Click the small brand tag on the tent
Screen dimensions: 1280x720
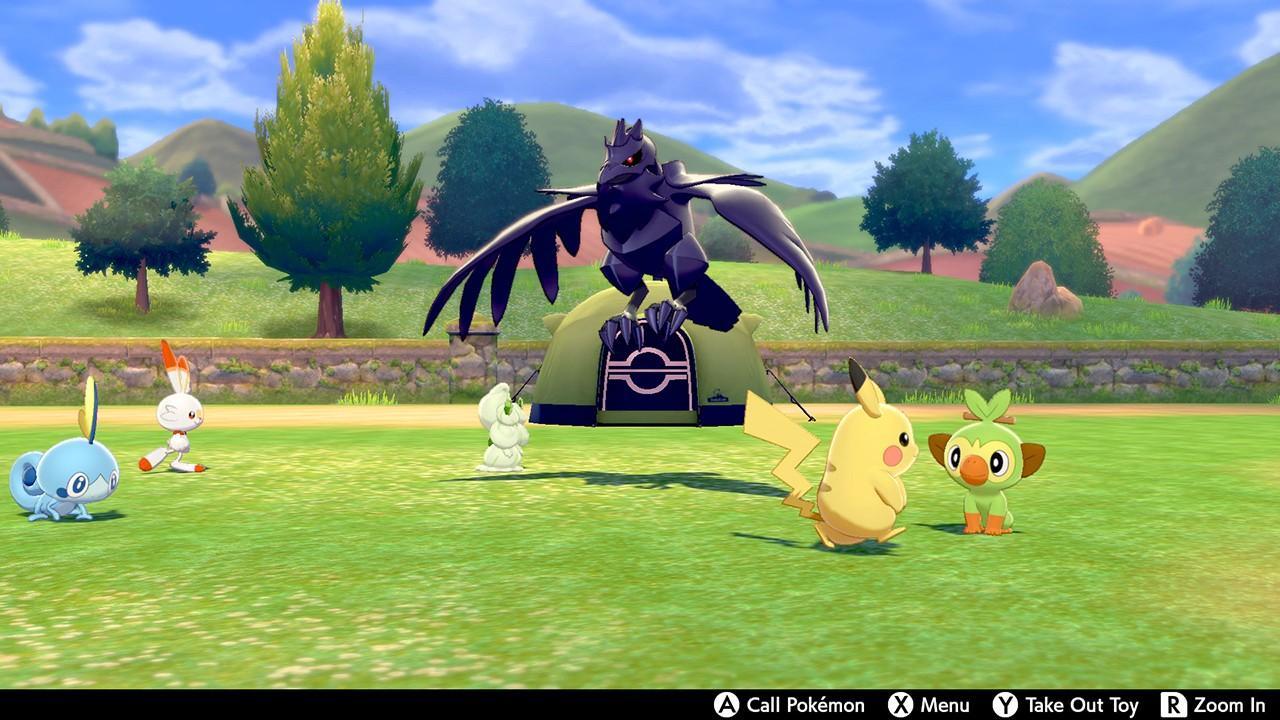(x=718, y=398)
